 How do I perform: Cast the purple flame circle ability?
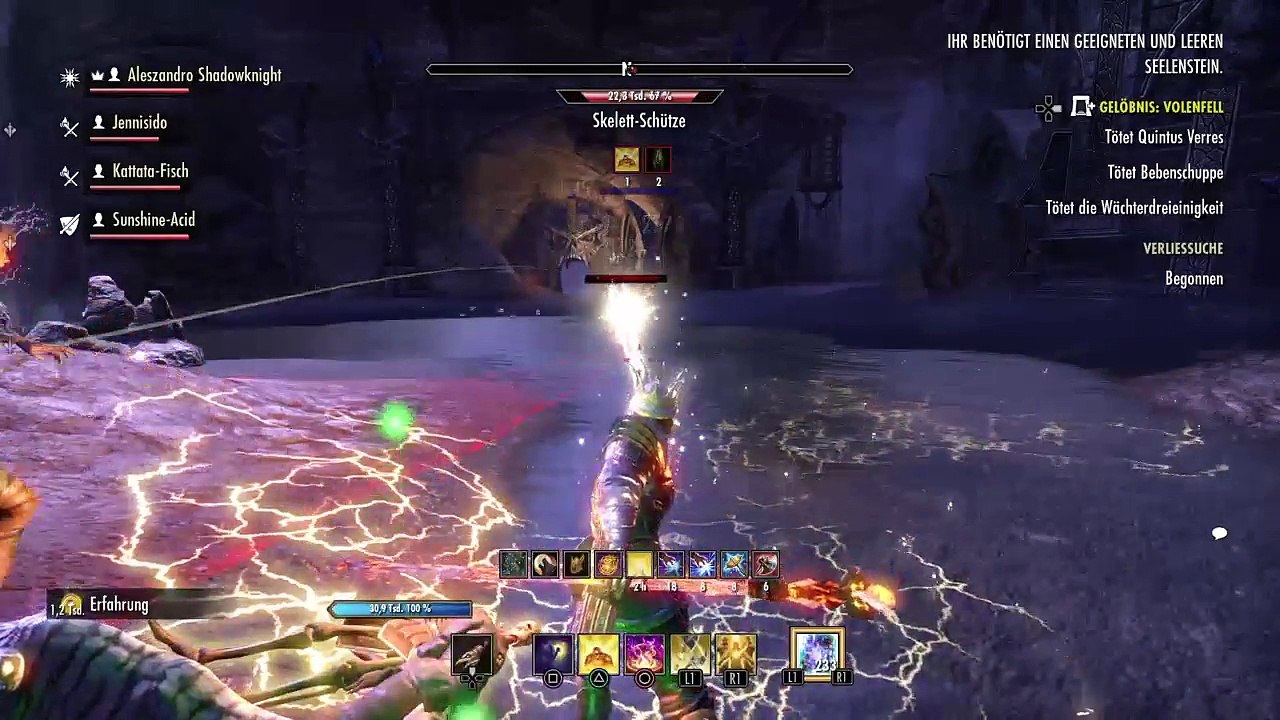pos(644,653)
